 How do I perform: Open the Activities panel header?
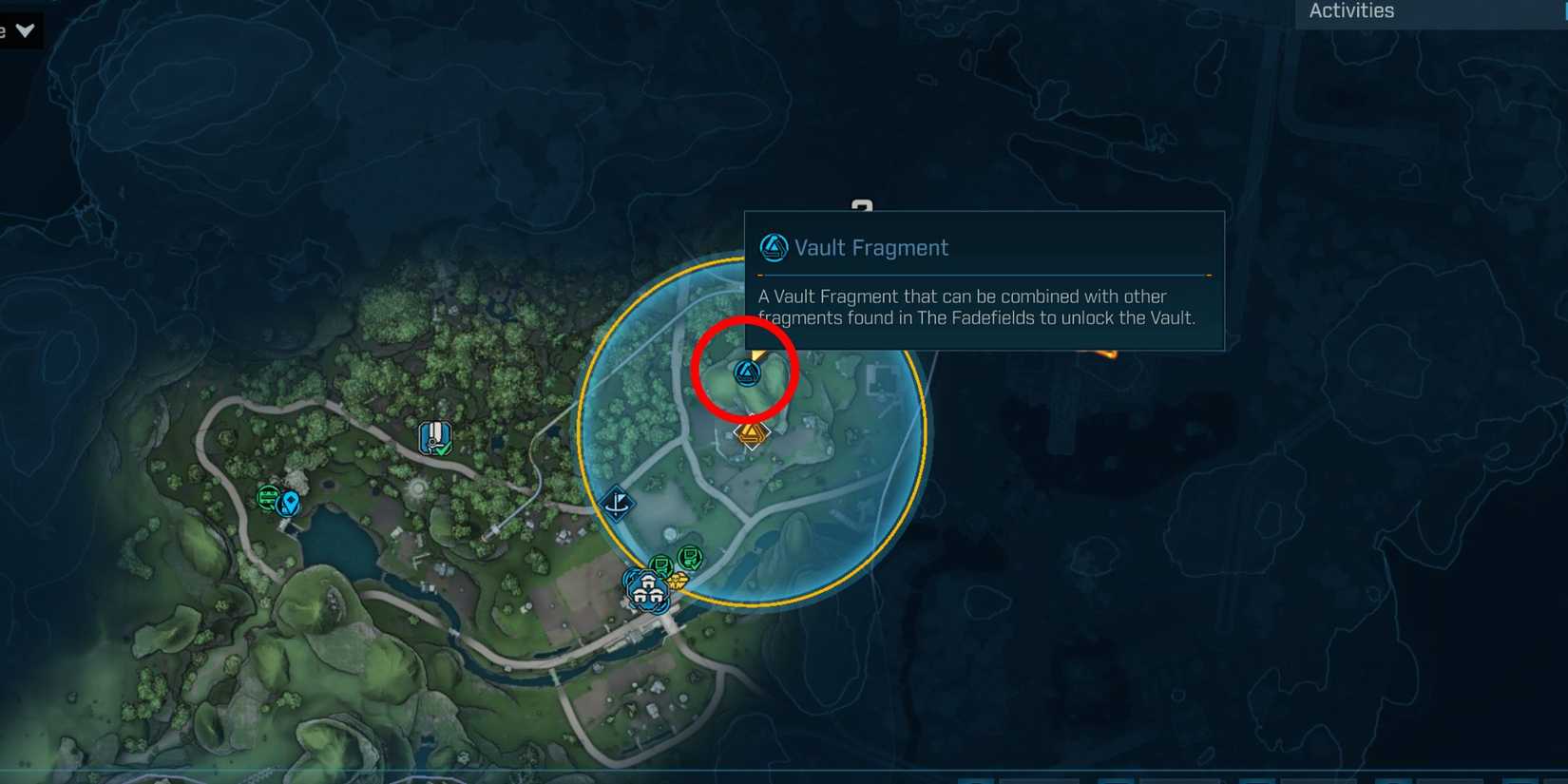(x=1349, y=11)
